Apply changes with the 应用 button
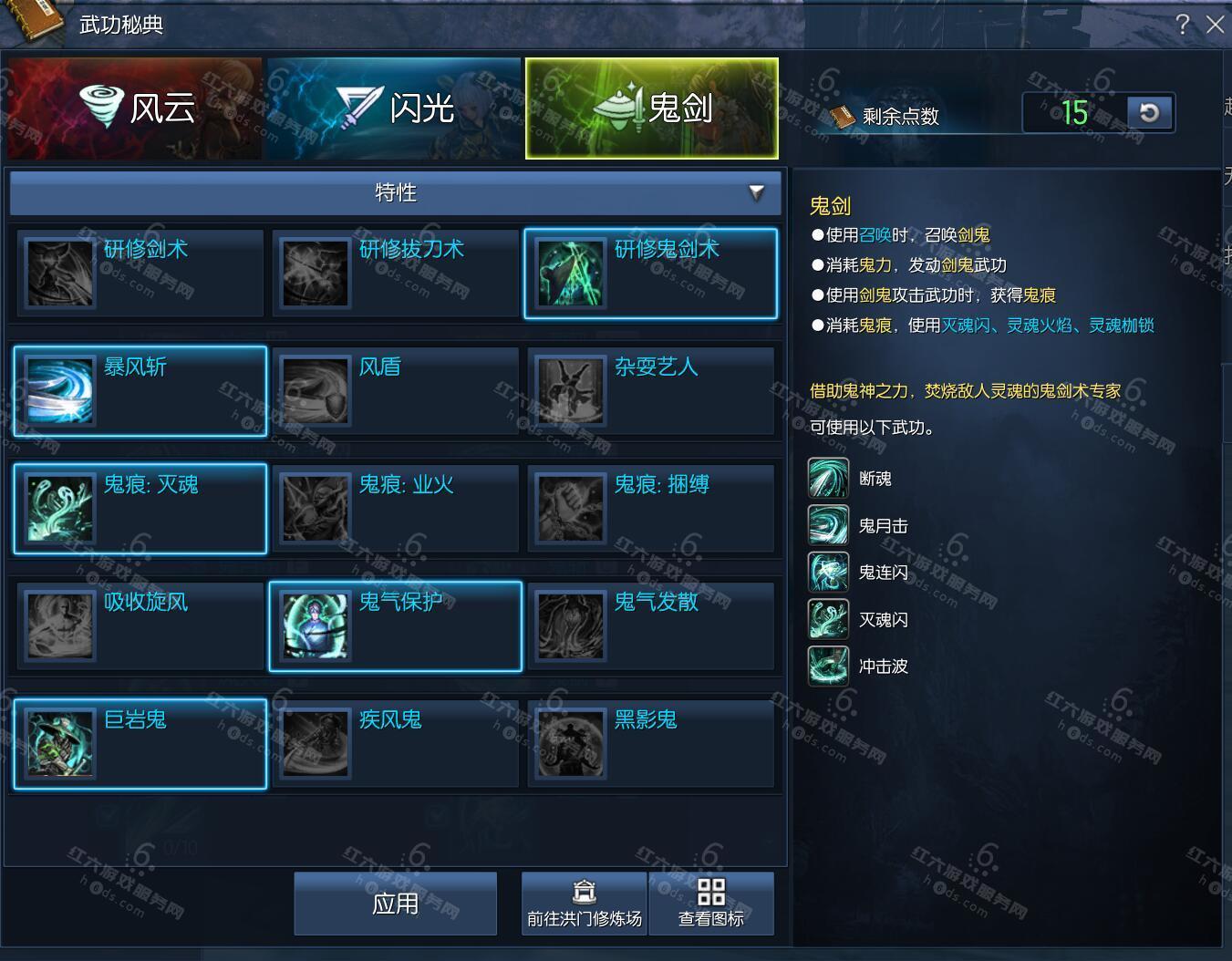 point(395,904)
